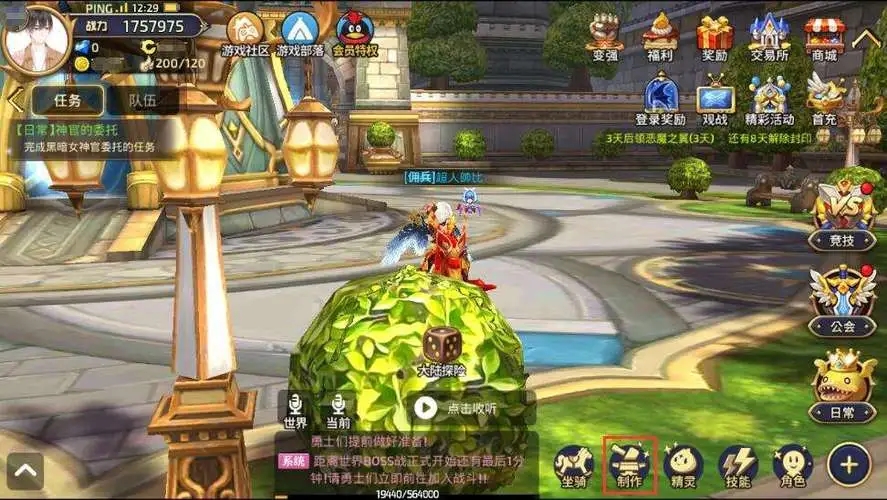Screen dimensions: 887x500
Task: Open the player avatar portrait
Action: 35,39
